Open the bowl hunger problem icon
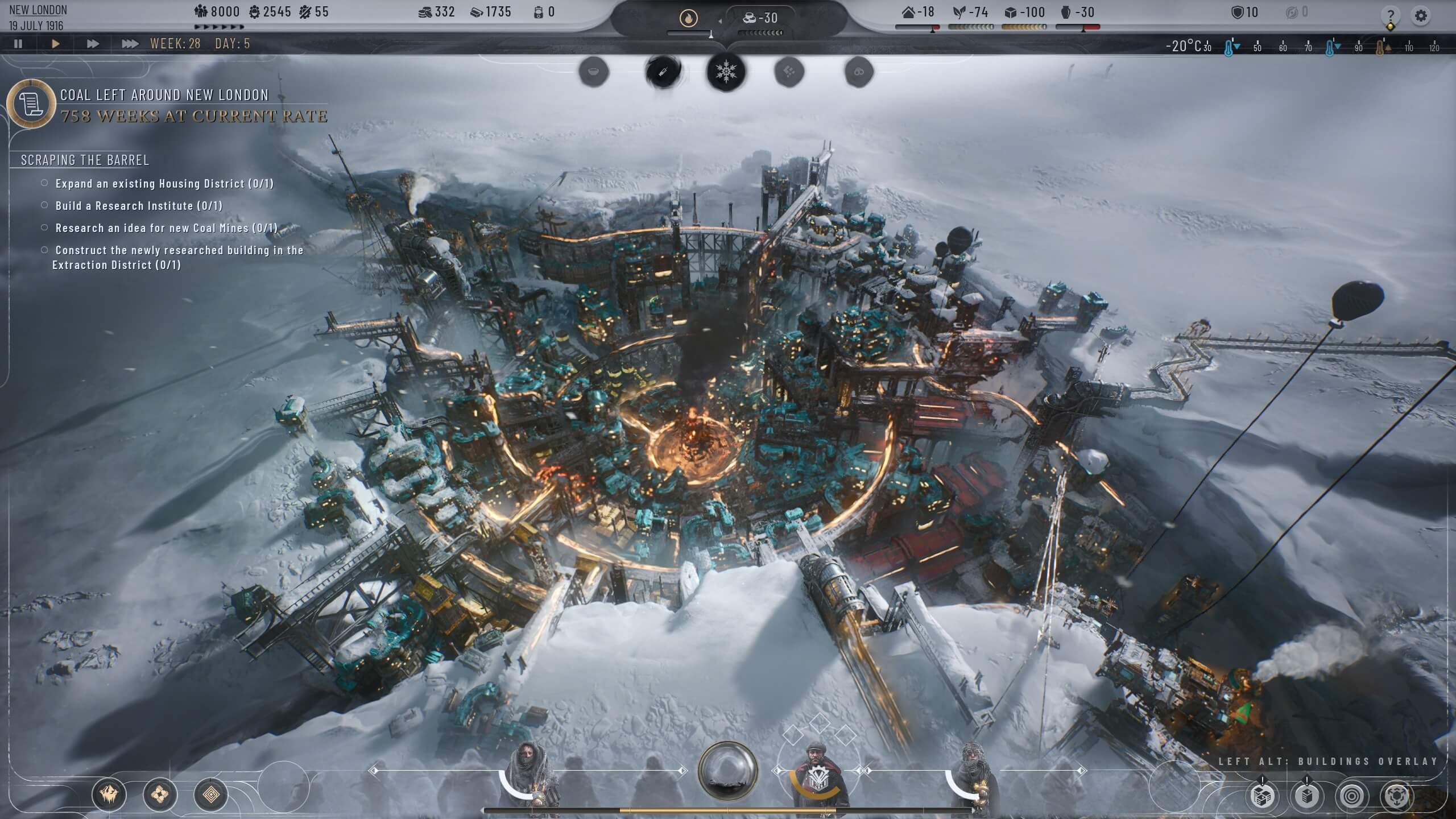The width and height of the screenshot is (1456, 819). (x=594, y=72)
